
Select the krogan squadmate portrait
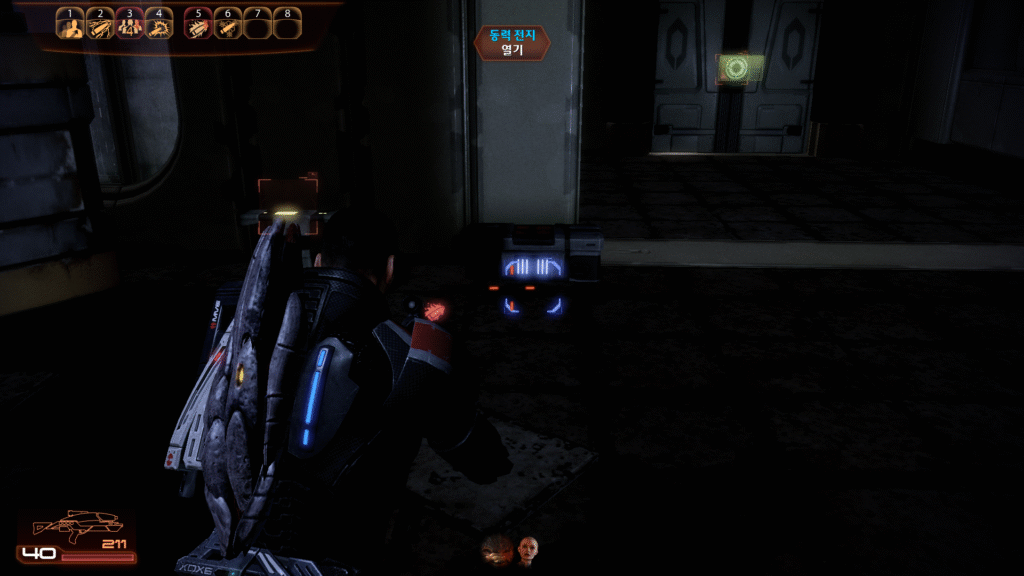click(x=496, y=549)
